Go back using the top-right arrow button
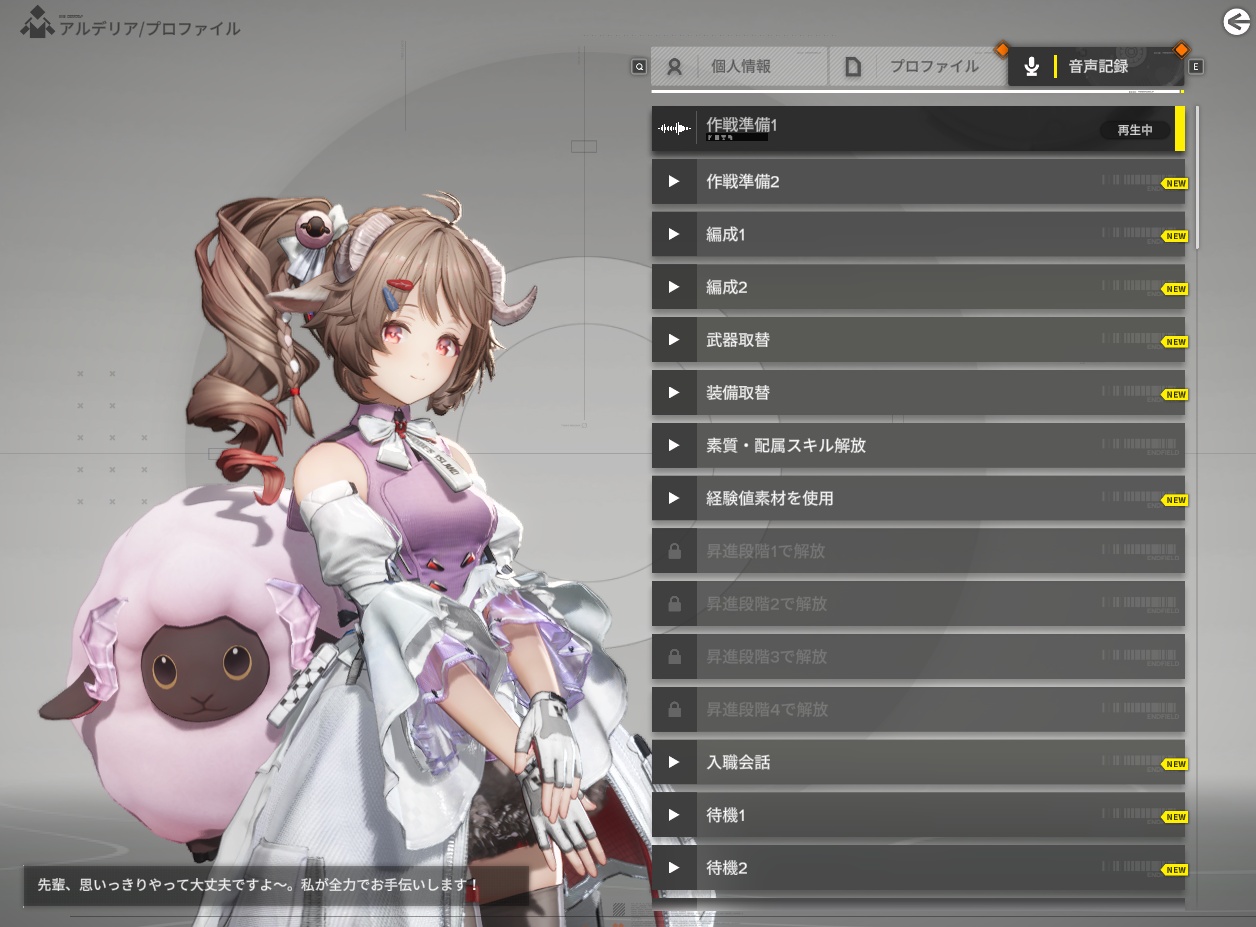1256x927 pixels. tap(1237, 21)
